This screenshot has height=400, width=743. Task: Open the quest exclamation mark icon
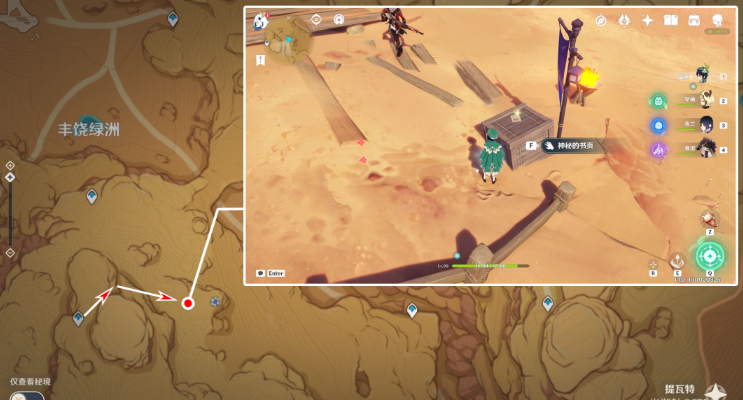(x=260, y=60)
